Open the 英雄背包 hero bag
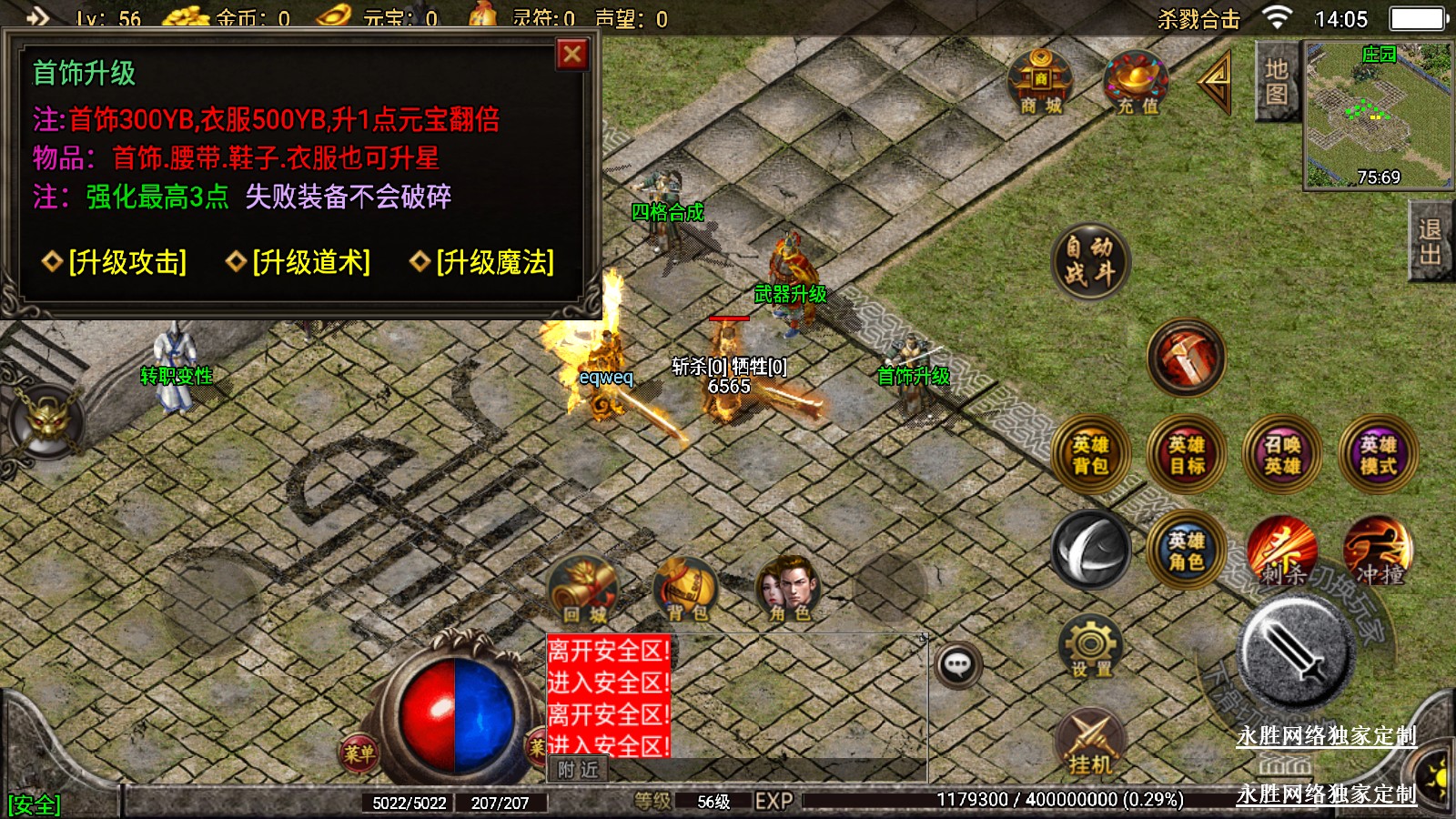This screenshot has height=819, width=1456. 1090,455
